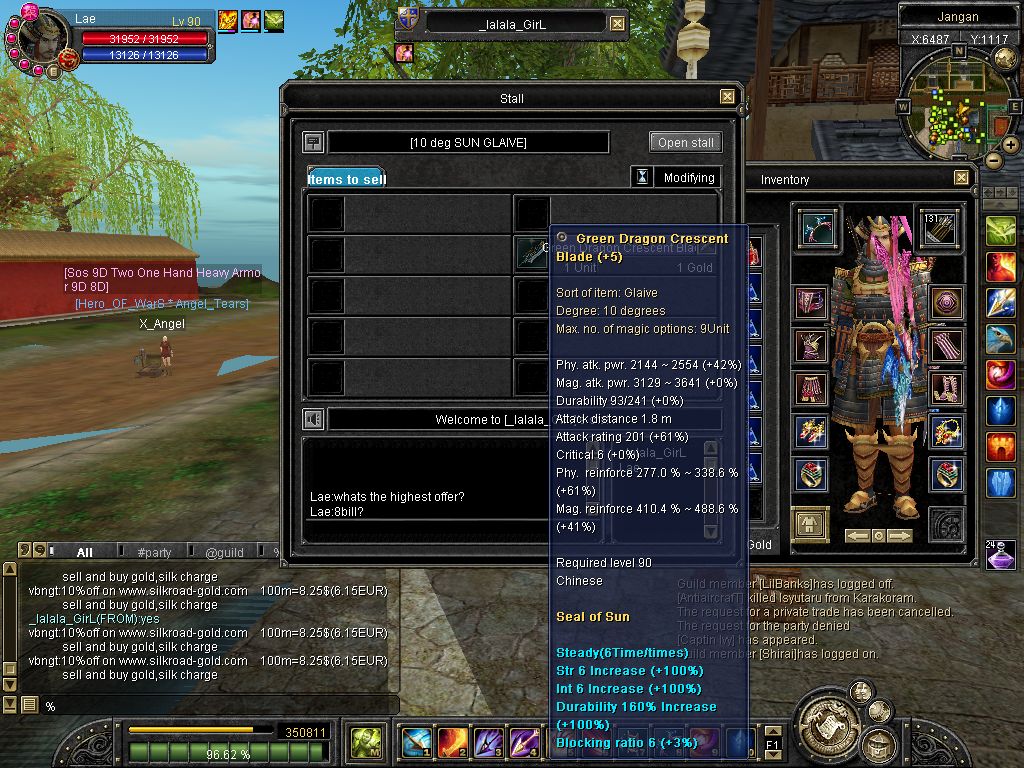Open the avatar clothing slot button
Image resolution: width=1024 pixels, height=768 pixels.
(809, 524)
